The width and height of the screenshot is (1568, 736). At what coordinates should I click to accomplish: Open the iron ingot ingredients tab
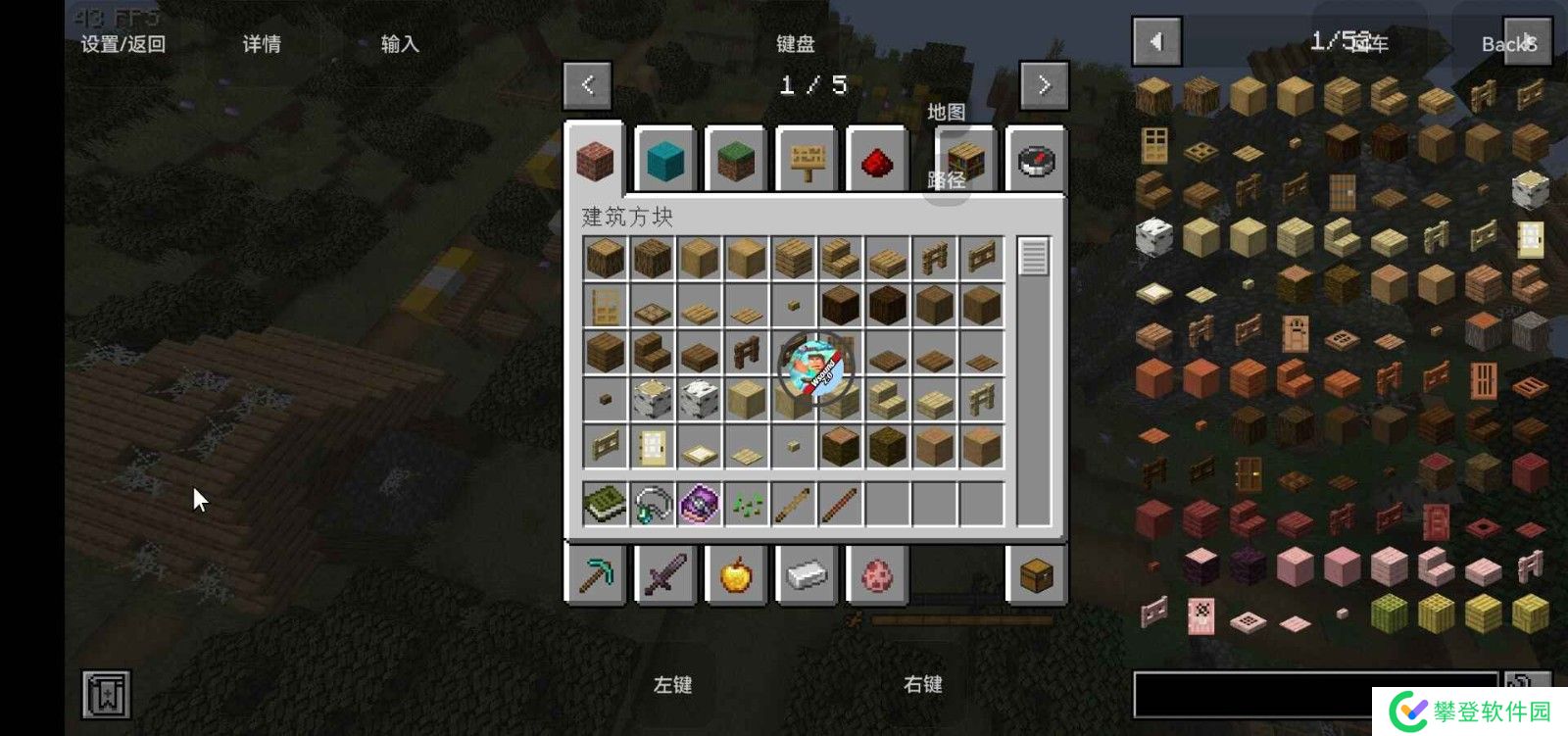coord(807,574)
